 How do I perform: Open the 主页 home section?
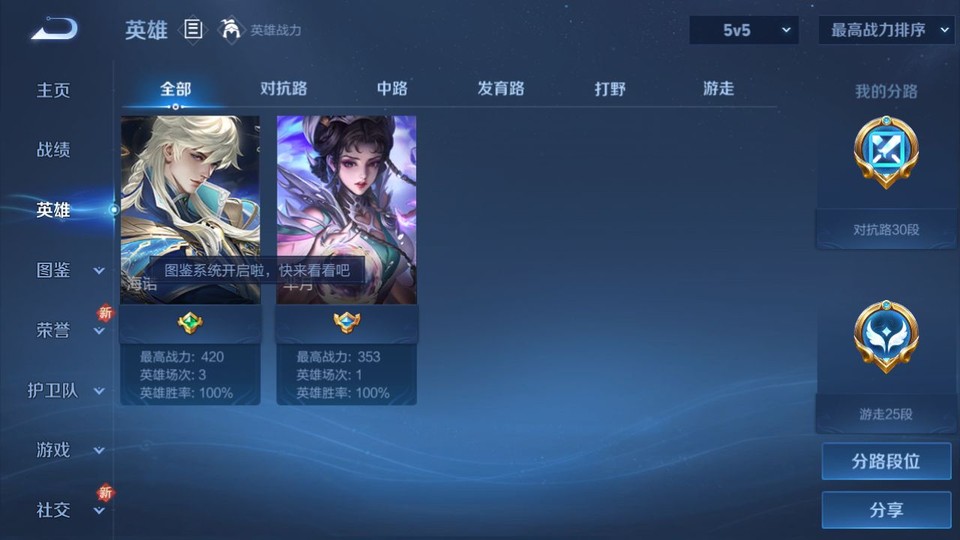(54, 90)
